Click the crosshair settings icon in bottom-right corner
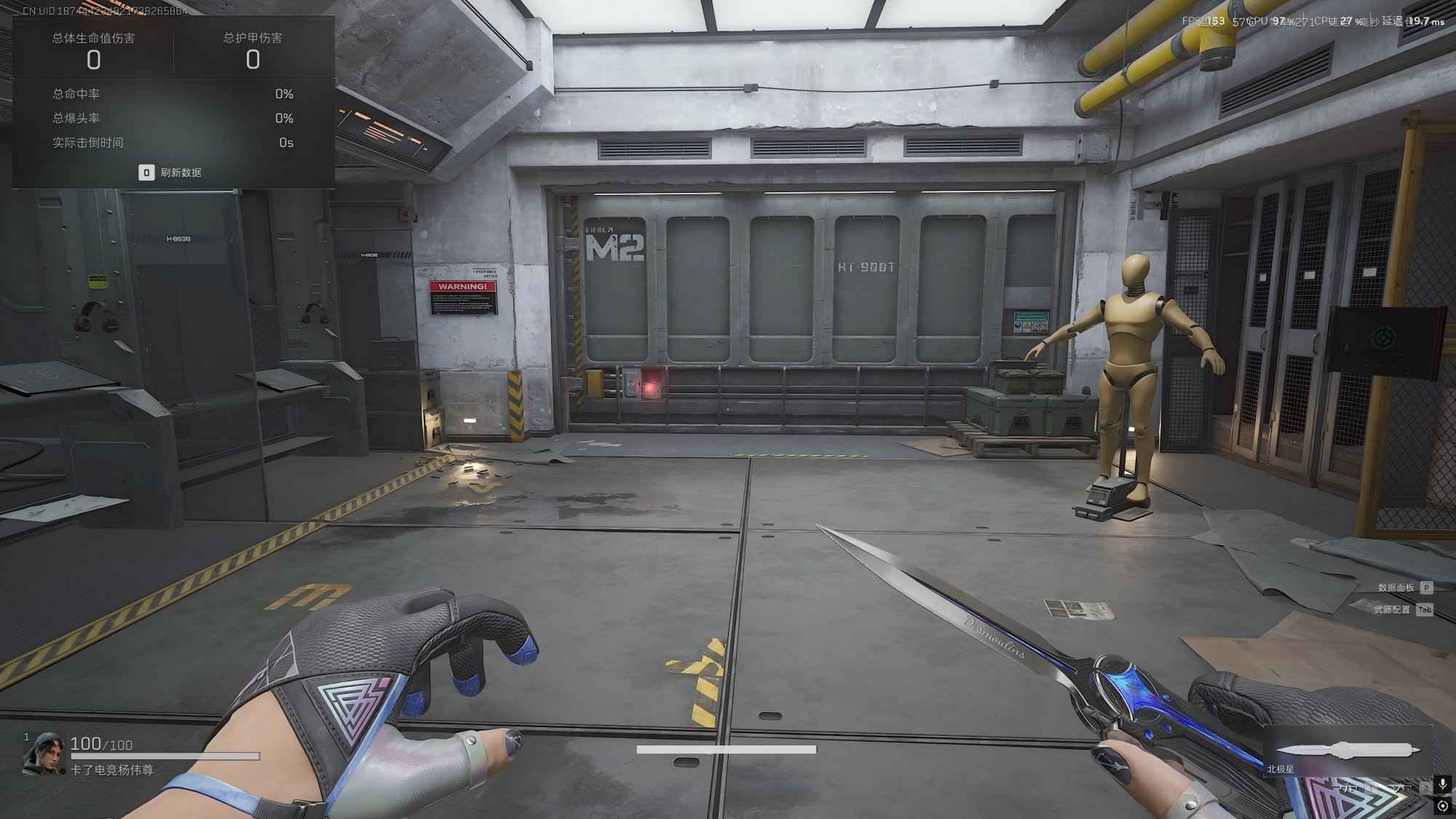1456x819 pixels. [1443, 805]
